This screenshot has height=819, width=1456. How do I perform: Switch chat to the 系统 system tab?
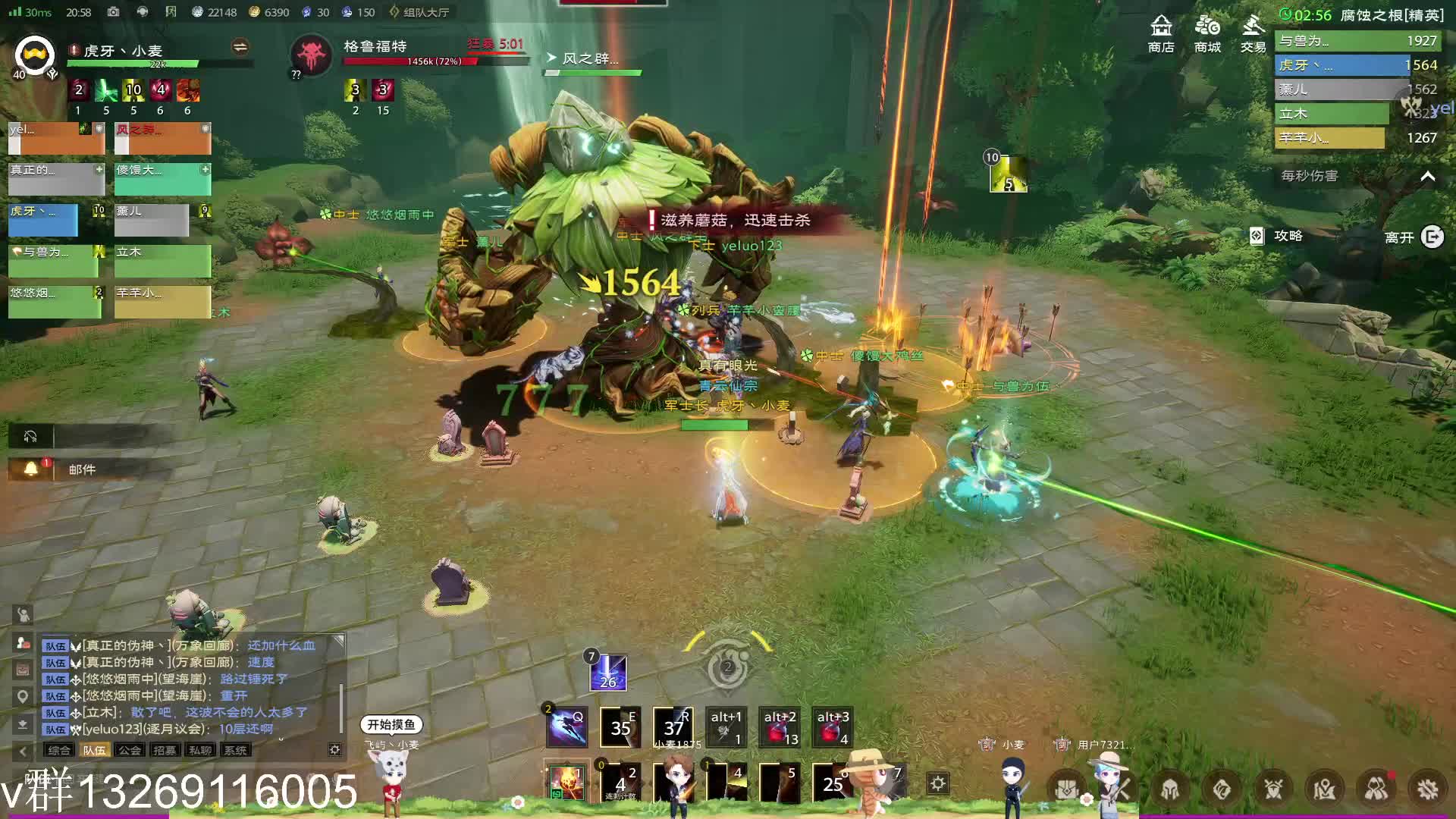tap(235, 750)
